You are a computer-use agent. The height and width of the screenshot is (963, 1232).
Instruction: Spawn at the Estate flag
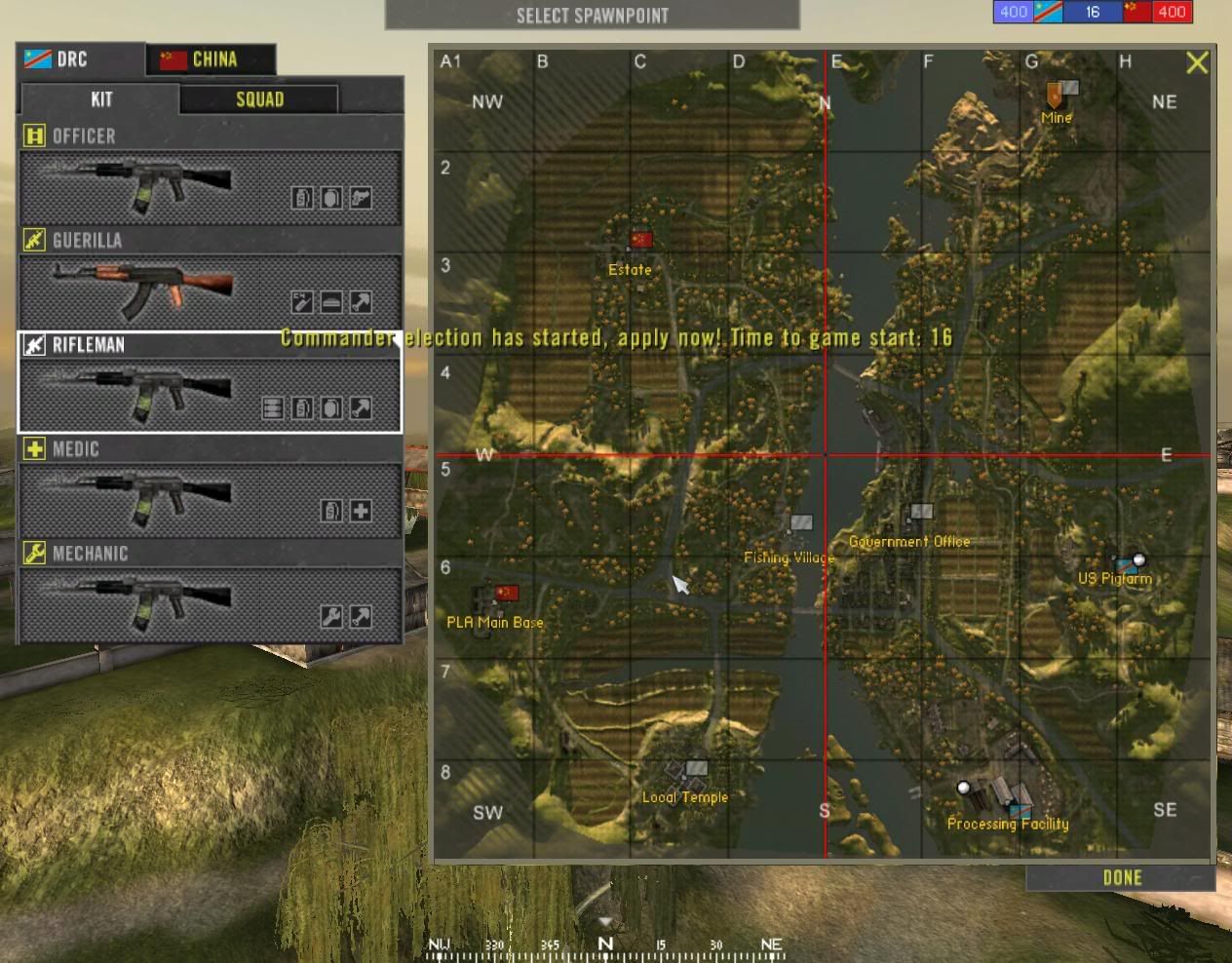[x=640, y=240]
